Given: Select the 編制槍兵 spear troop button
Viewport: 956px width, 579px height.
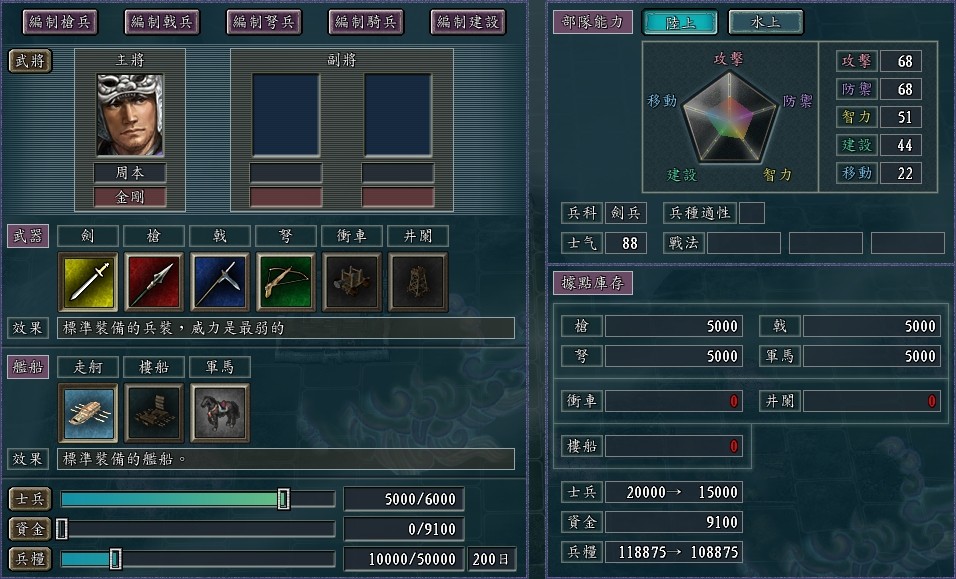Looking at the screenshot, I should 57,21.
